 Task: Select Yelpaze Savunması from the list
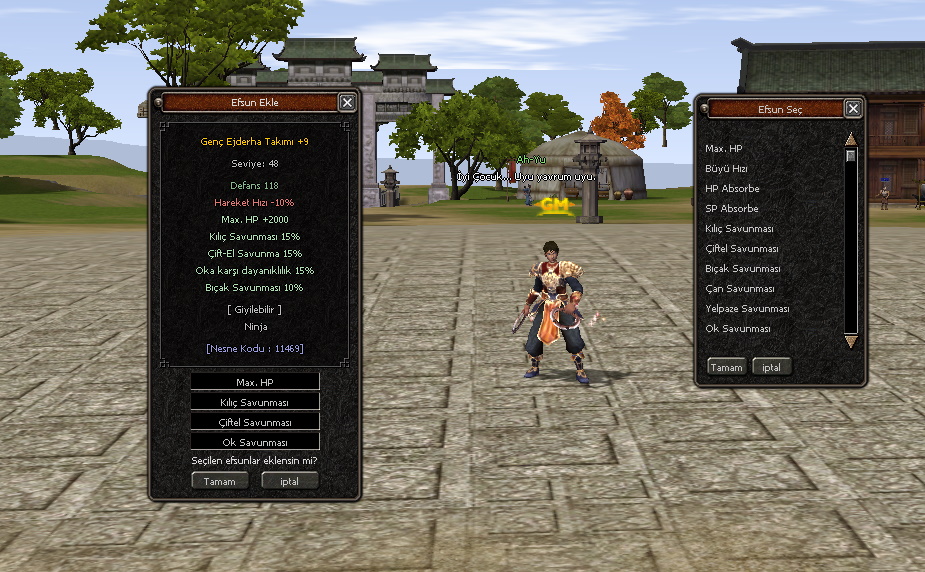747,309
